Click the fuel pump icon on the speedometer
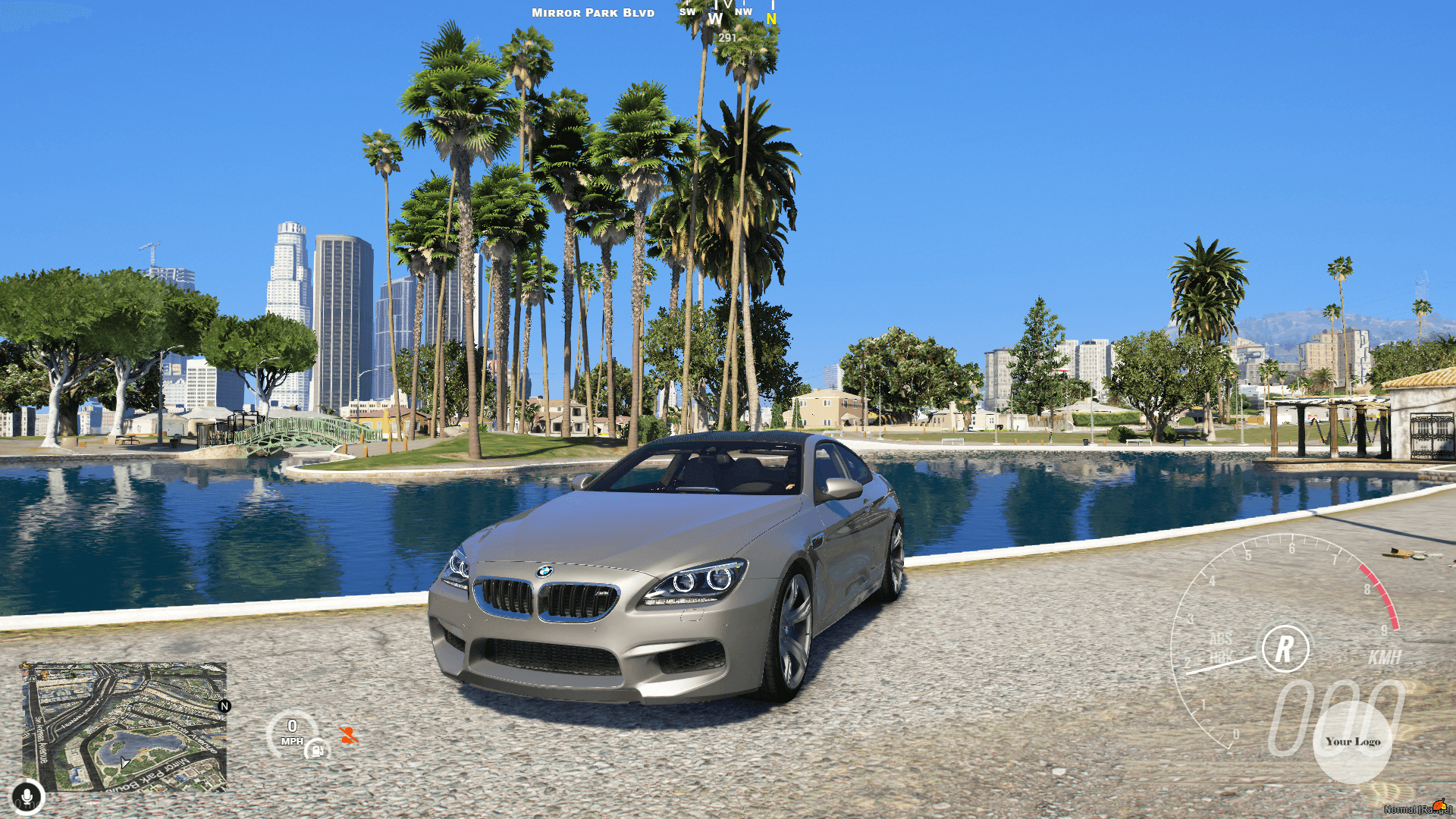 pyautogui.click(x=318, y=752)
